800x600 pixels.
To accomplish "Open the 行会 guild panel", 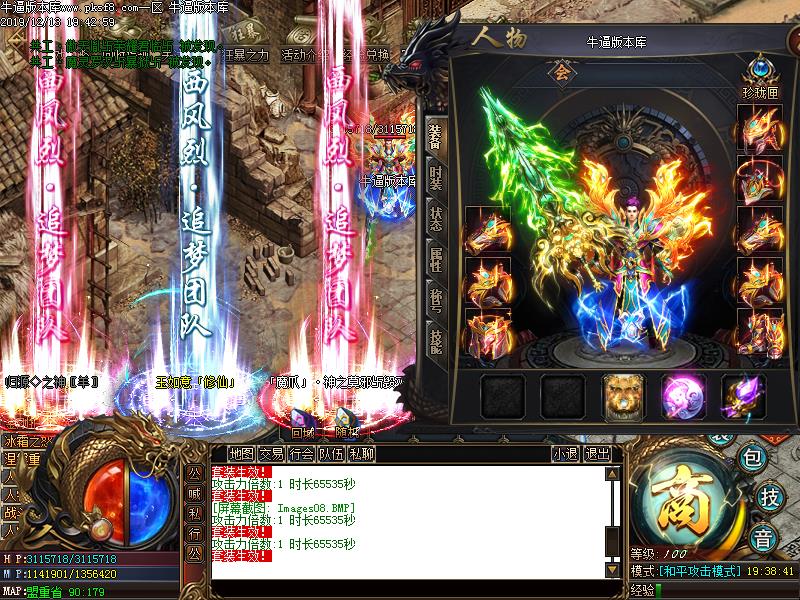I will pyautogui.click(x=302, y=454).
